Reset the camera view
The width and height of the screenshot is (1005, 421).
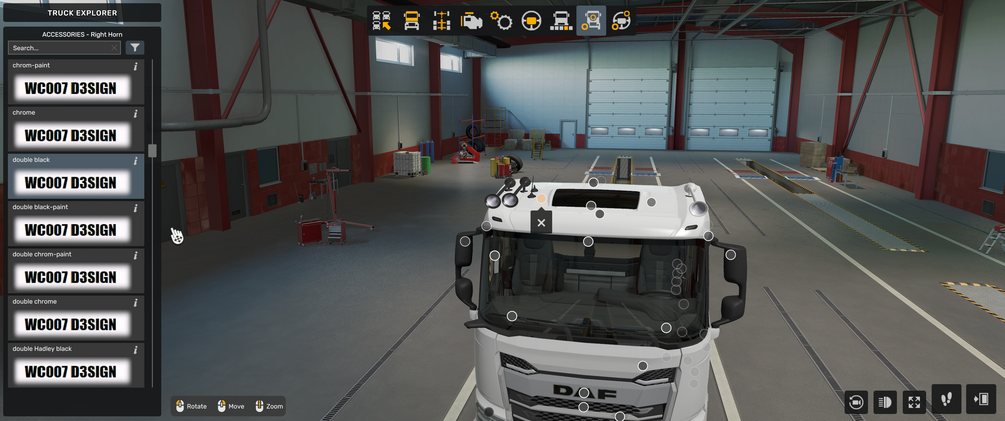pyautogui.click(x=856, y=401)
